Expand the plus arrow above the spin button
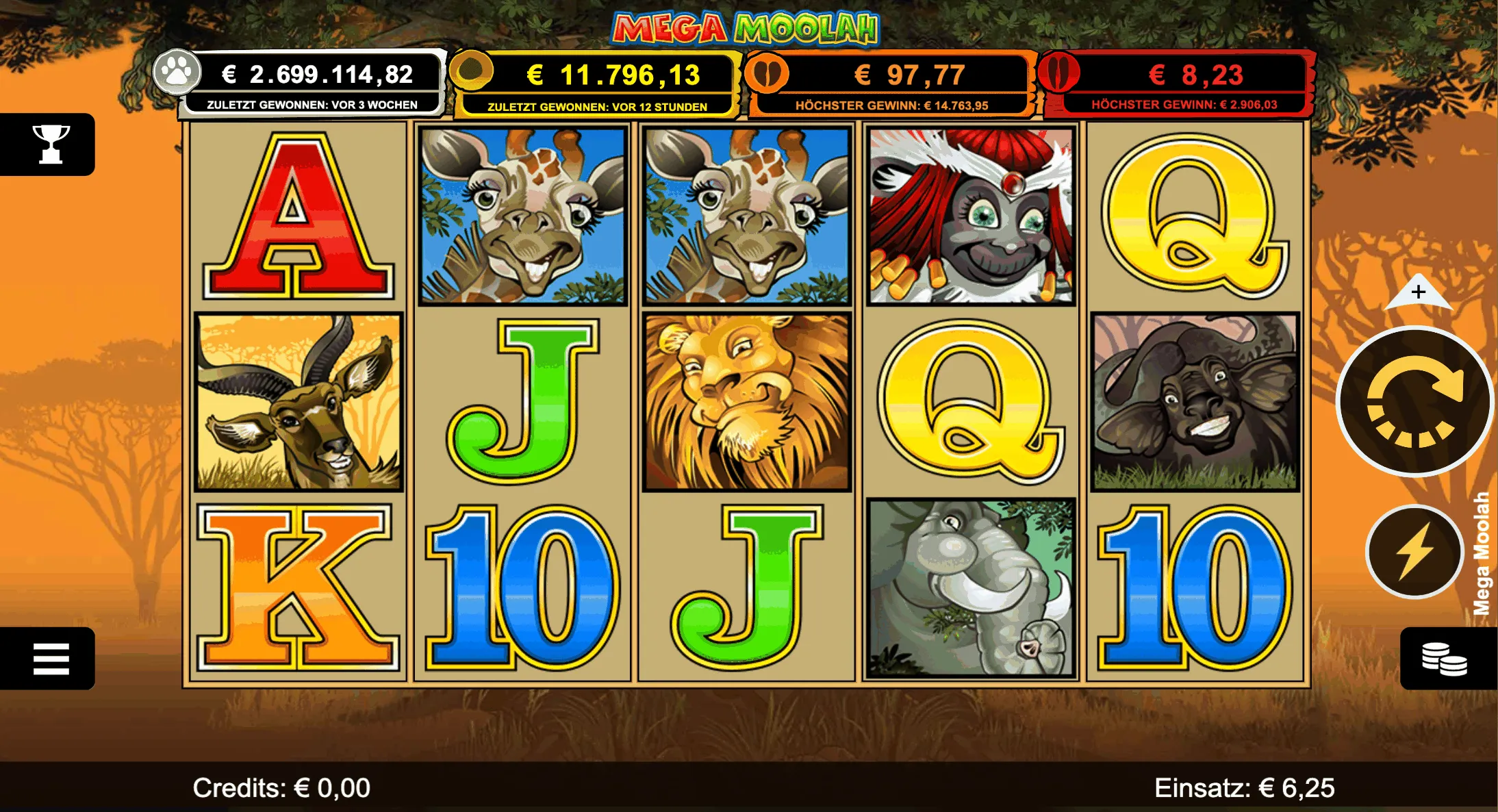Image resolution: width=1498 pixels, height=812 pixels. click(x=1418, y=293)
